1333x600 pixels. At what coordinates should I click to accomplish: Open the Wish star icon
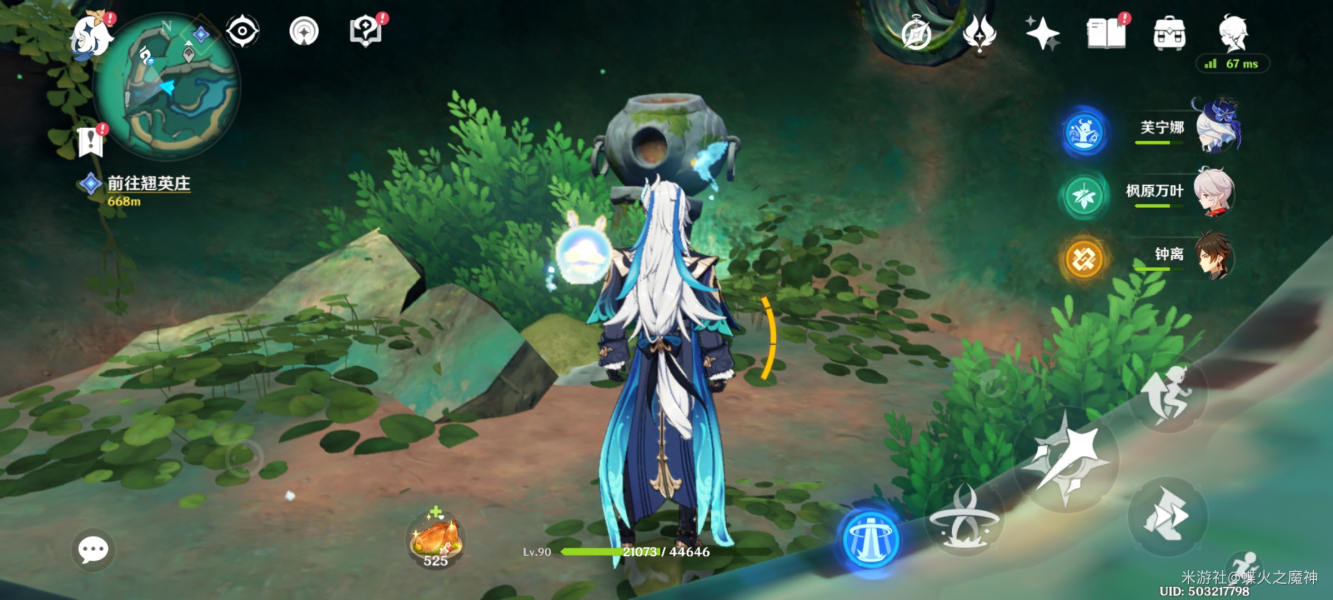(x=1042, y=33)
